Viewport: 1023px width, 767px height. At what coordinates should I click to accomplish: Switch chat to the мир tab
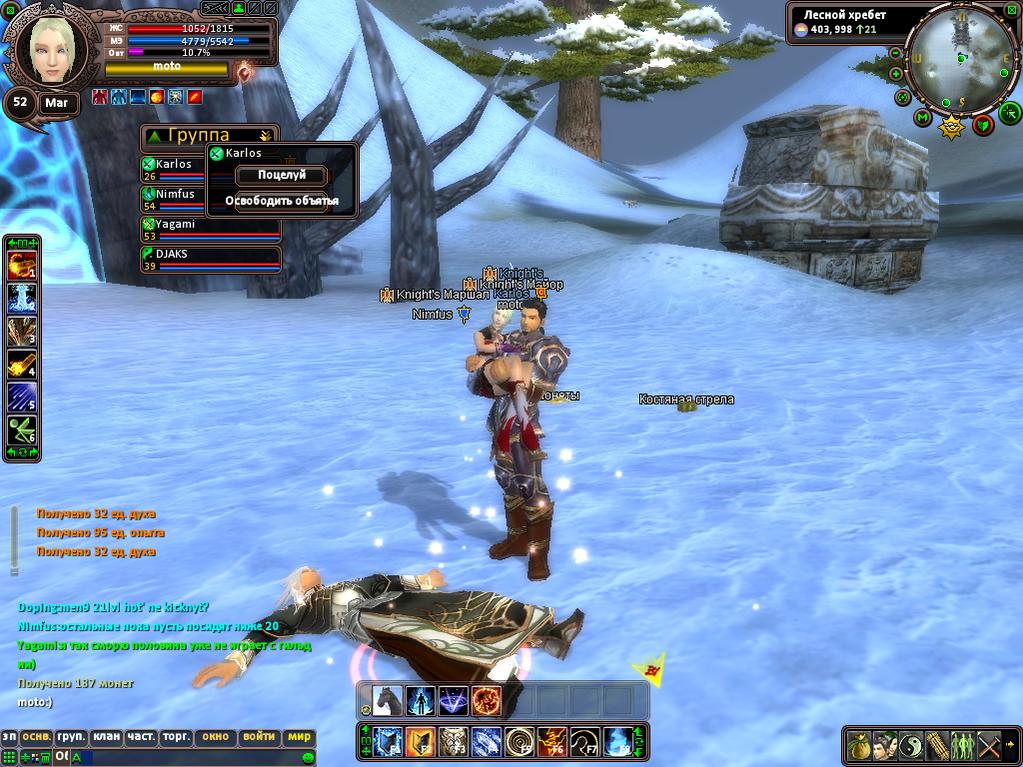(299, 737)
